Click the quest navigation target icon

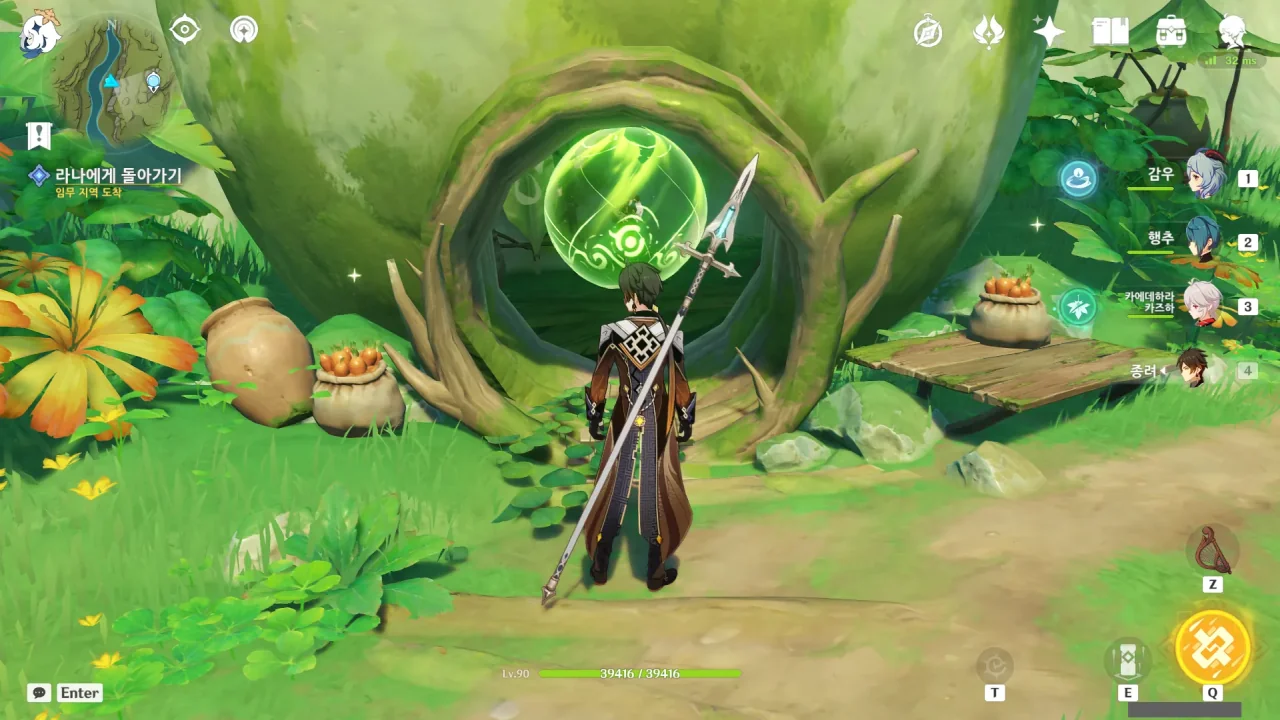click(185, 30)
